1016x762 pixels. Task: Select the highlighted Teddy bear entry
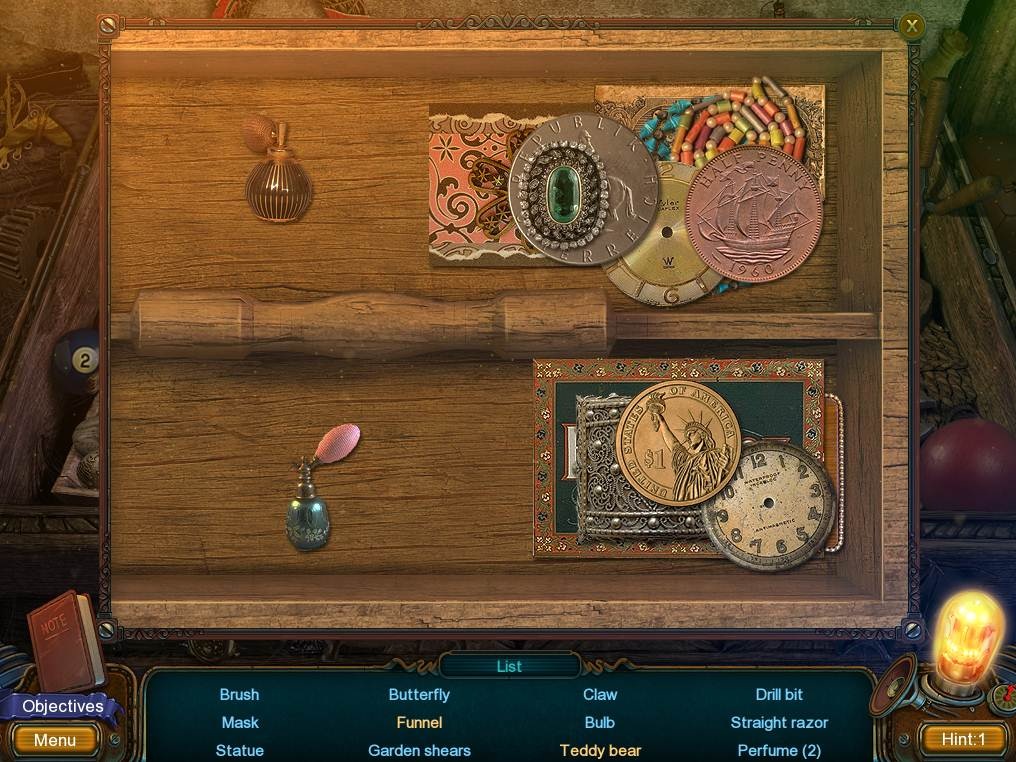click(x=600, y=750)
